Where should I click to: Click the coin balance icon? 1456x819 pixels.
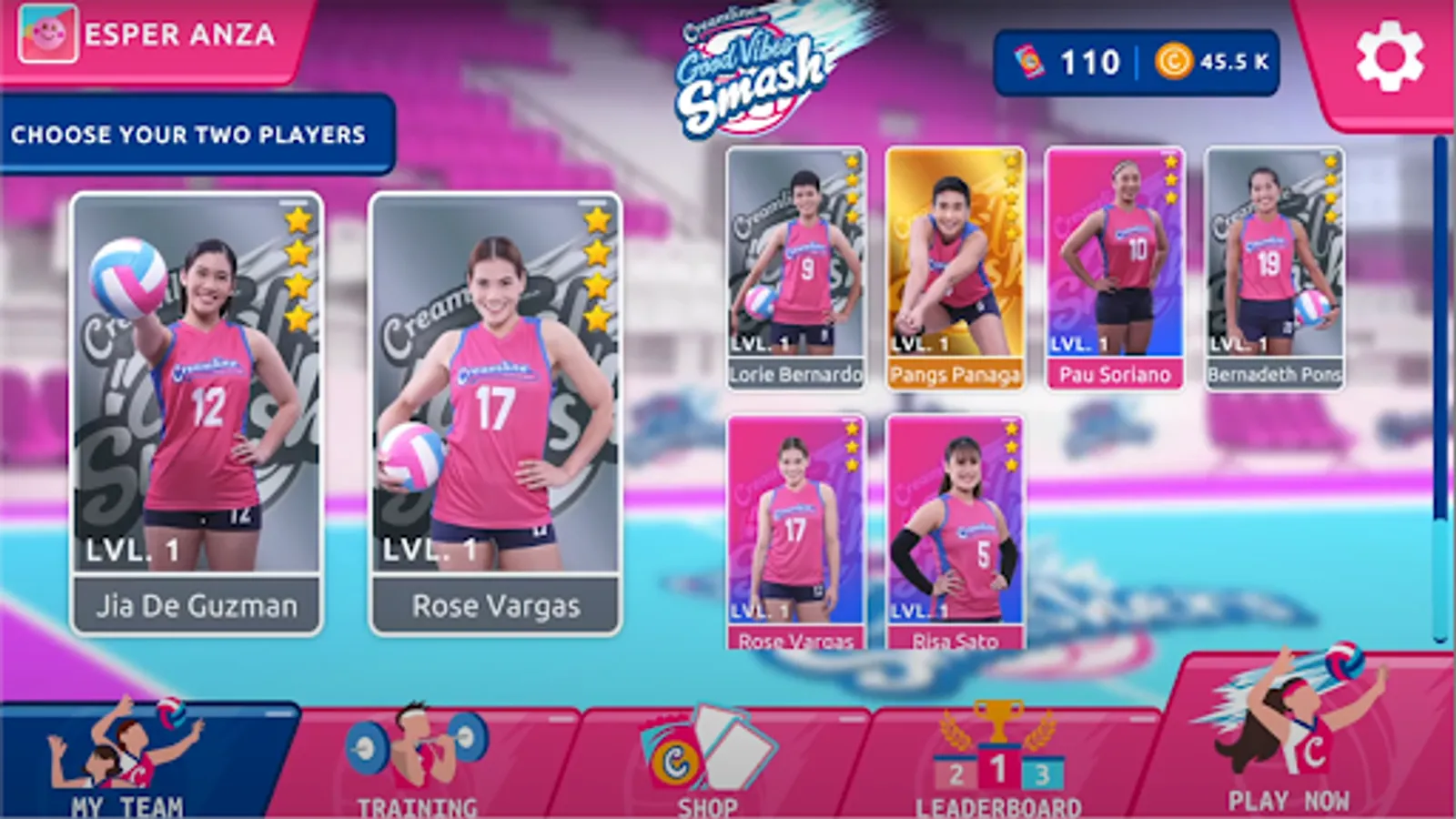click(x=1174, y=62)
